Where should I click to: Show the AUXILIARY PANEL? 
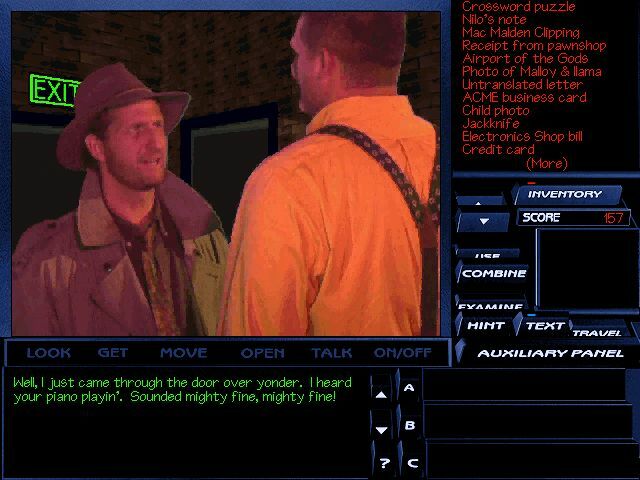pos(550,353)
